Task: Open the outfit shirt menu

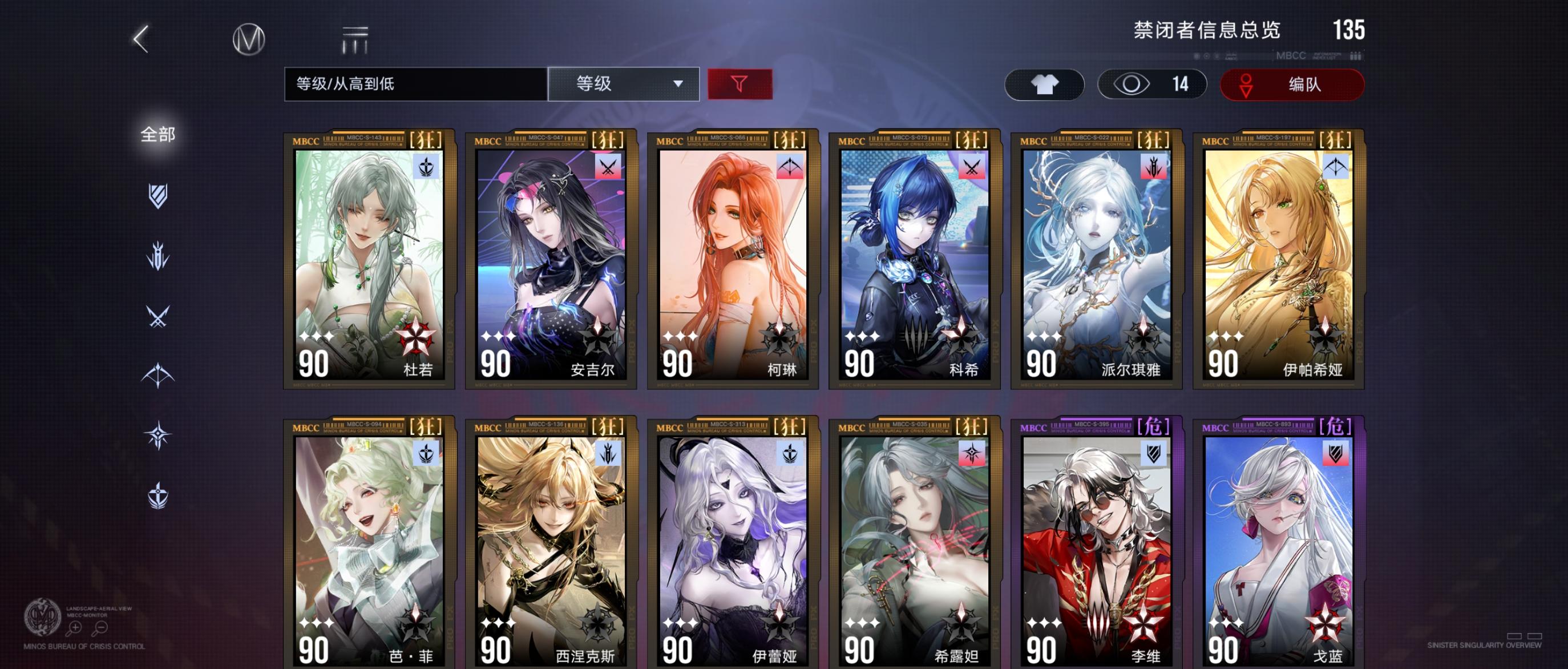Action: tap(1043, 83)
